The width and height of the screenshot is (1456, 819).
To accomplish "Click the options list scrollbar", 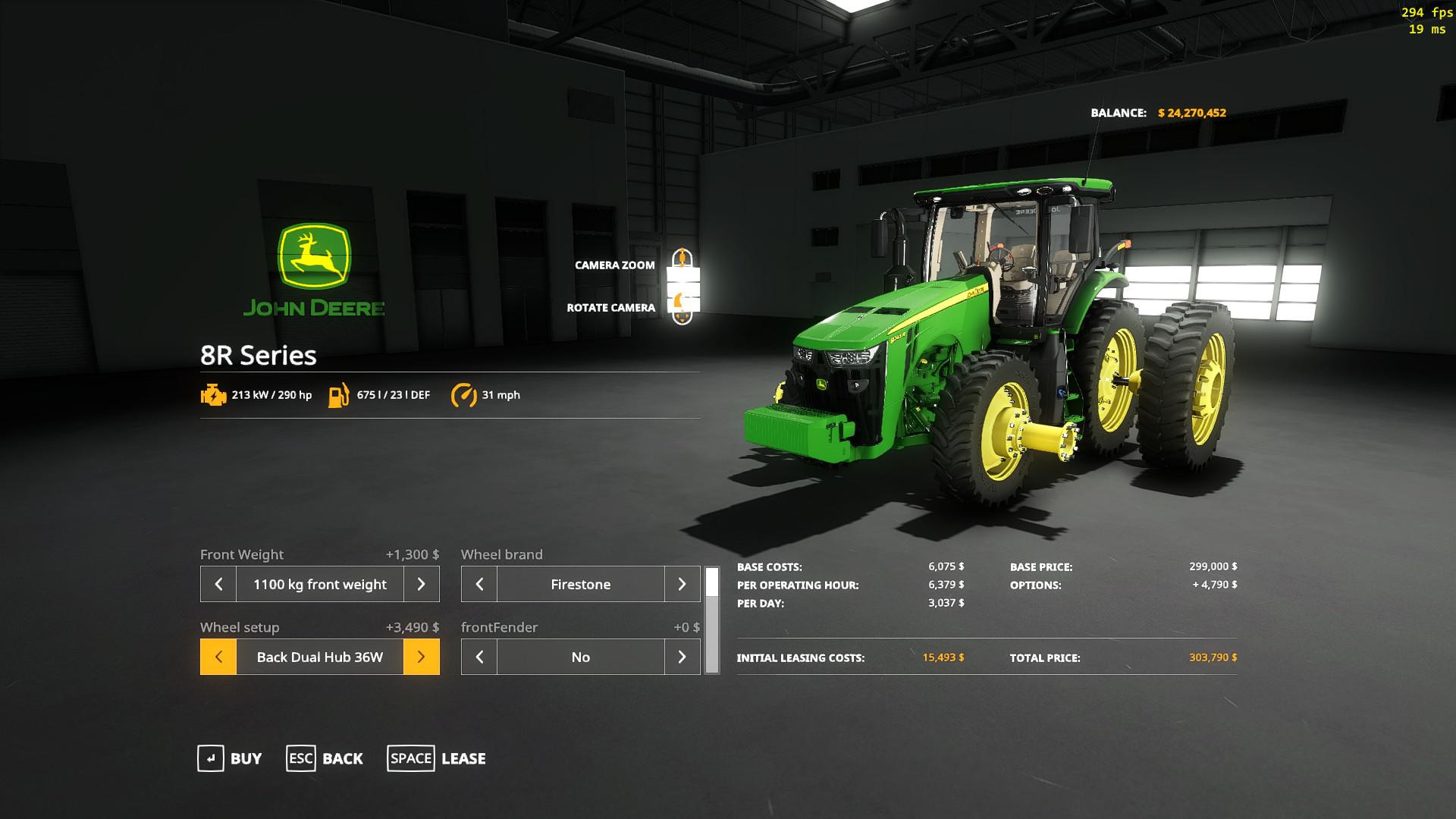I will [x=711, y=620].
